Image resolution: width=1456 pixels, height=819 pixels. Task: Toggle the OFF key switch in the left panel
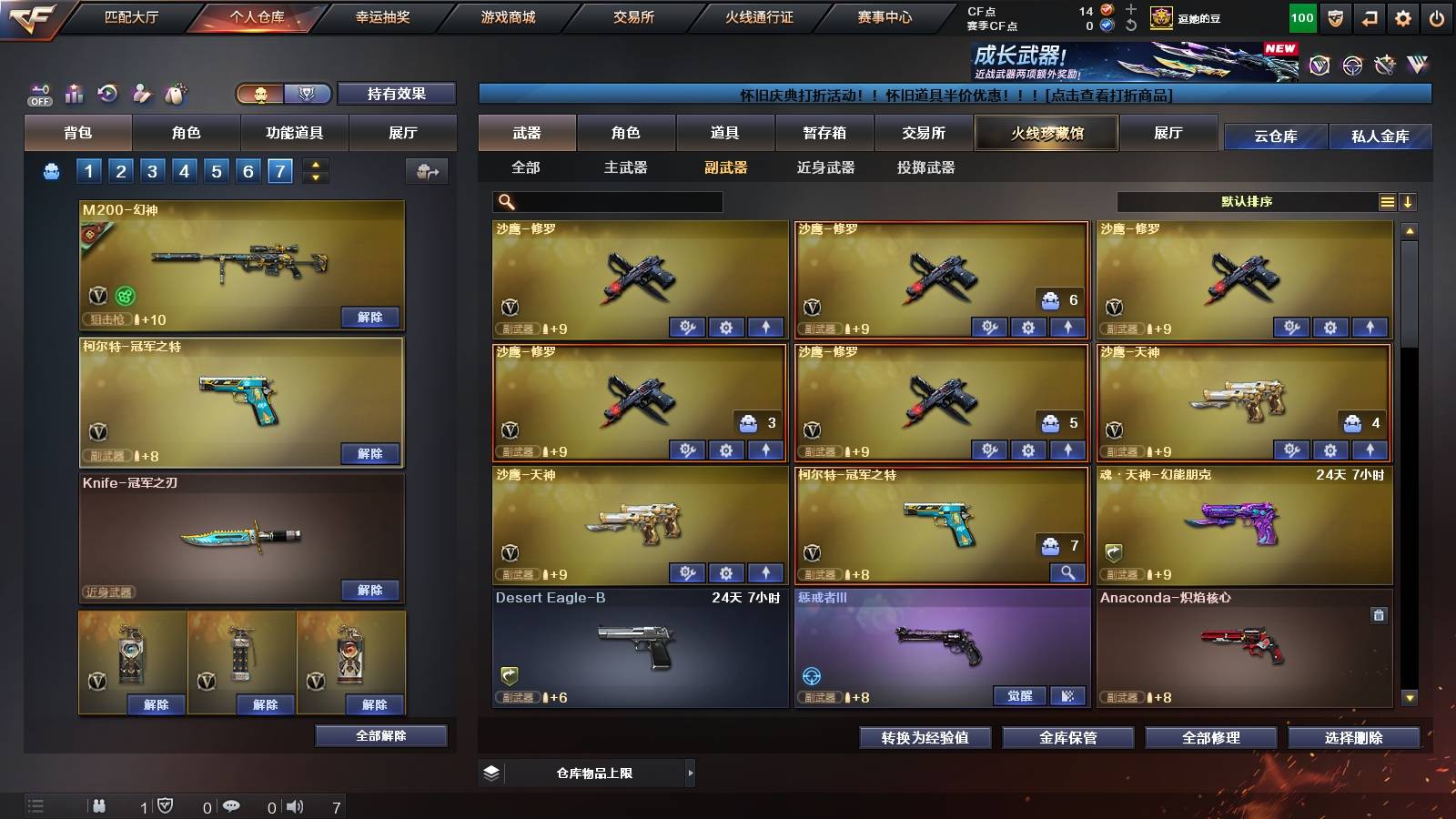click(38, 93)
